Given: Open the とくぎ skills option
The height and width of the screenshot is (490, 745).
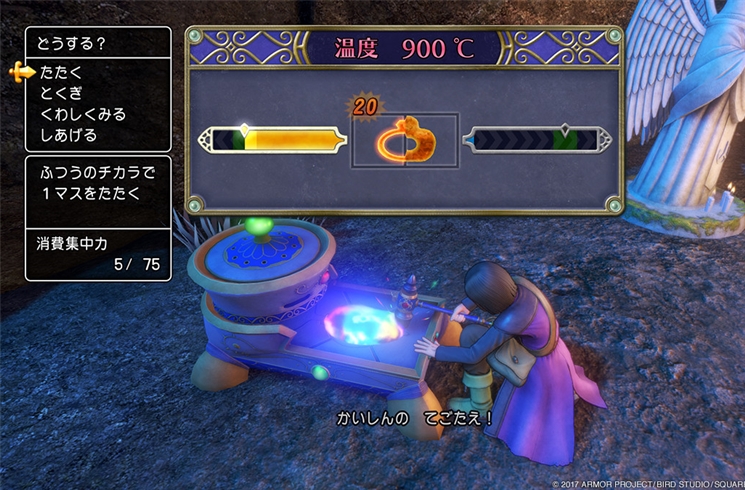Looking at the screenshot, I should (62, 93).
